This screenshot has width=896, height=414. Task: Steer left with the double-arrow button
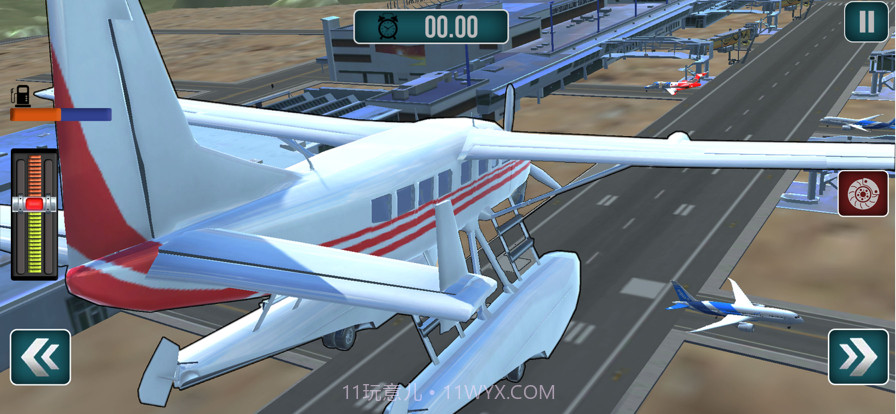pyautogui.click(x=40, y=357)
